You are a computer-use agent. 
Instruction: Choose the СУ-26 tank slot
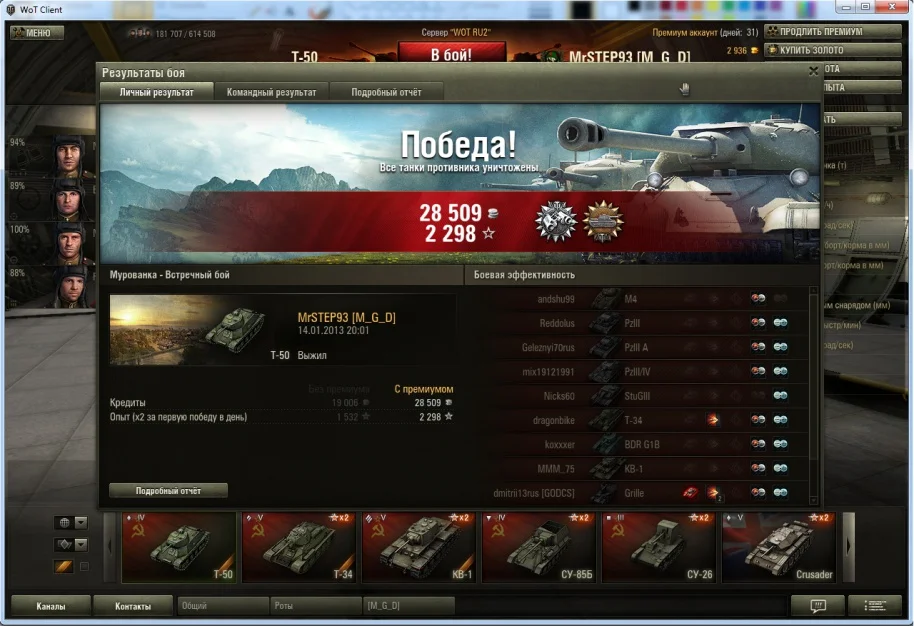(660, 547)
